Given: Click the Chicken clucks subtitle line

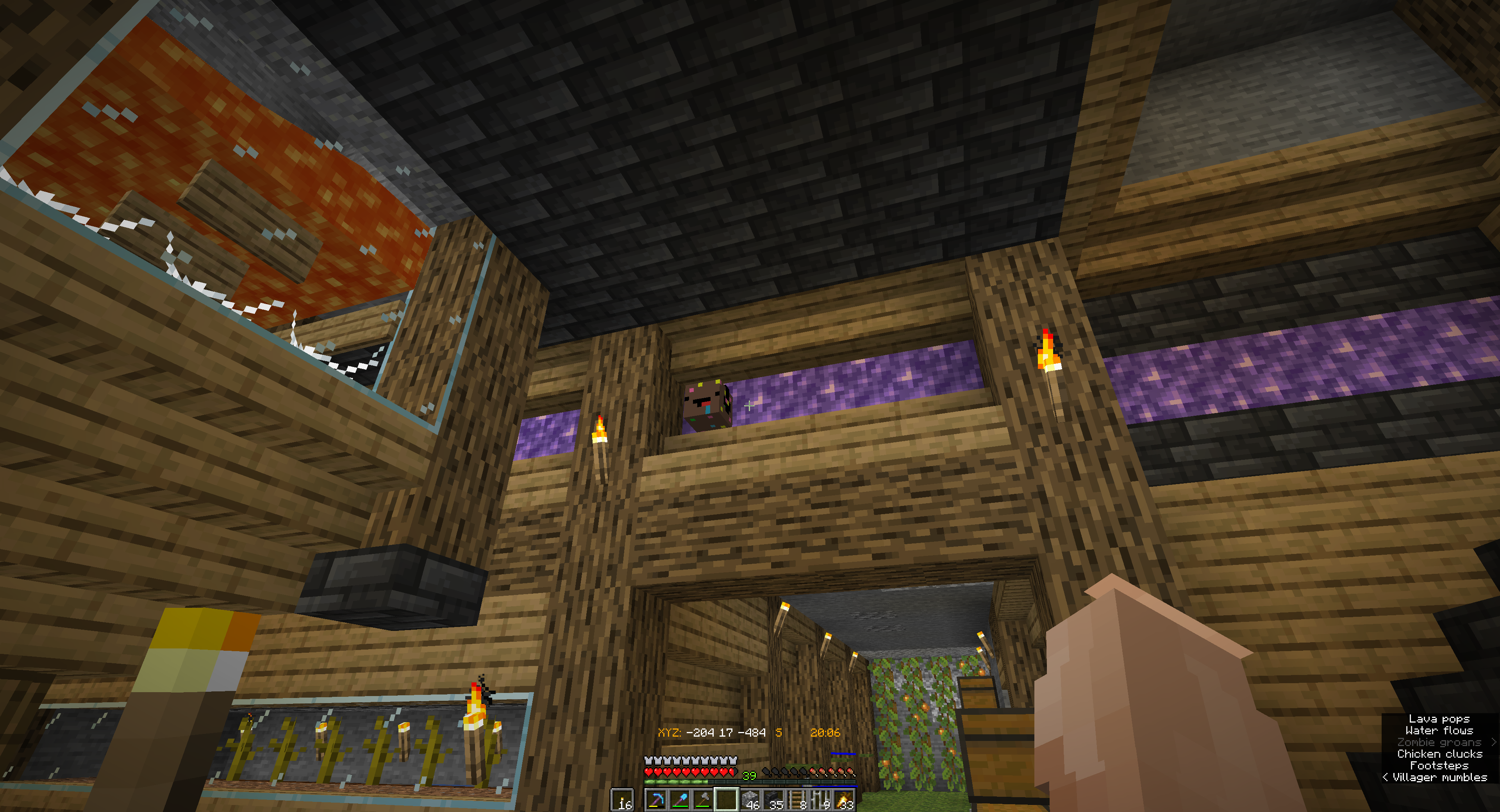Looking at the screenshot, I should coord(1441,754).
